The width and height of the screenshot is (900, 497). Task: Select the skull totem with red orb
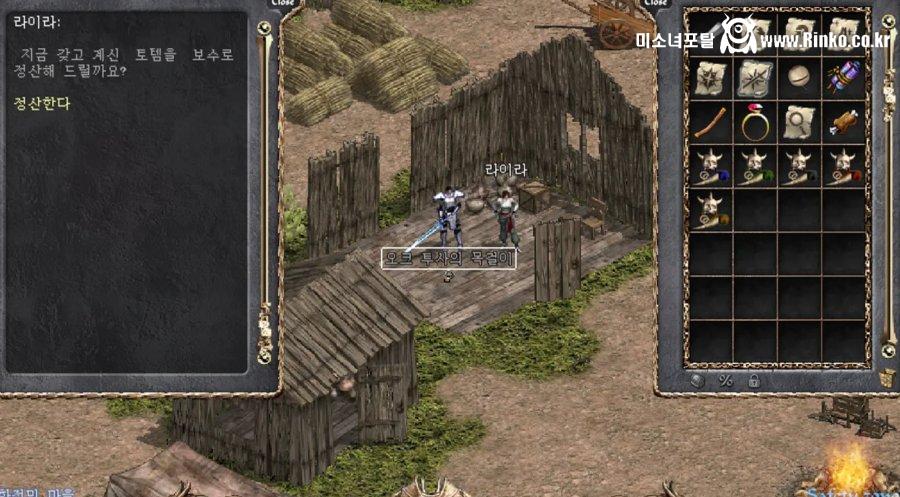(x=843, y=166)
